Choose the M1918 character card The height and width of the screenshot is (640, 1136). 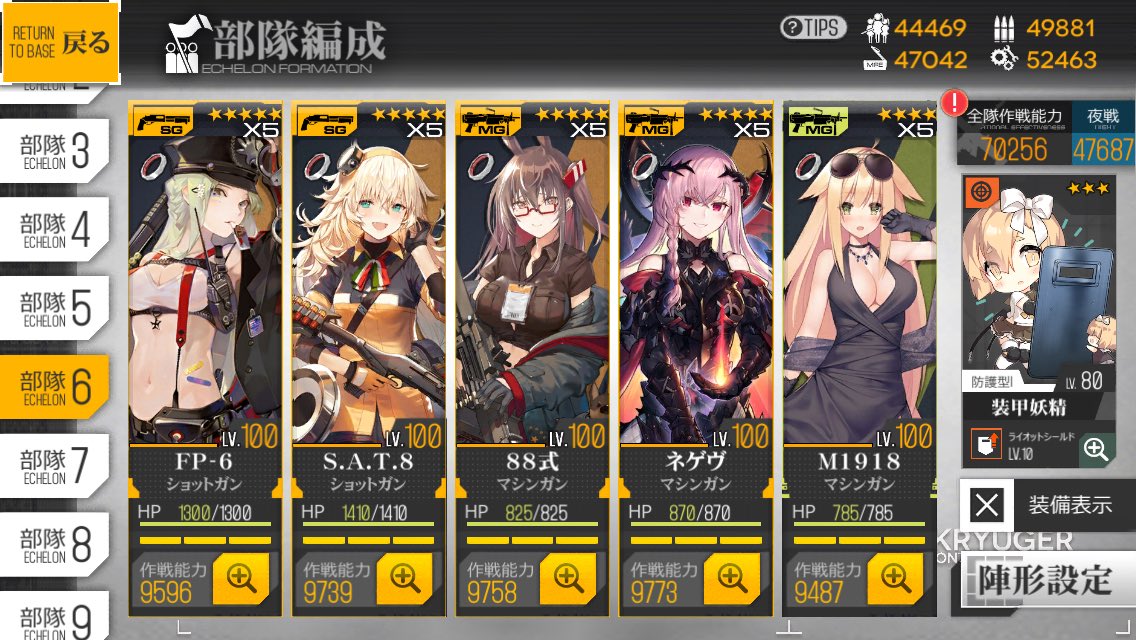pos(860,290)
